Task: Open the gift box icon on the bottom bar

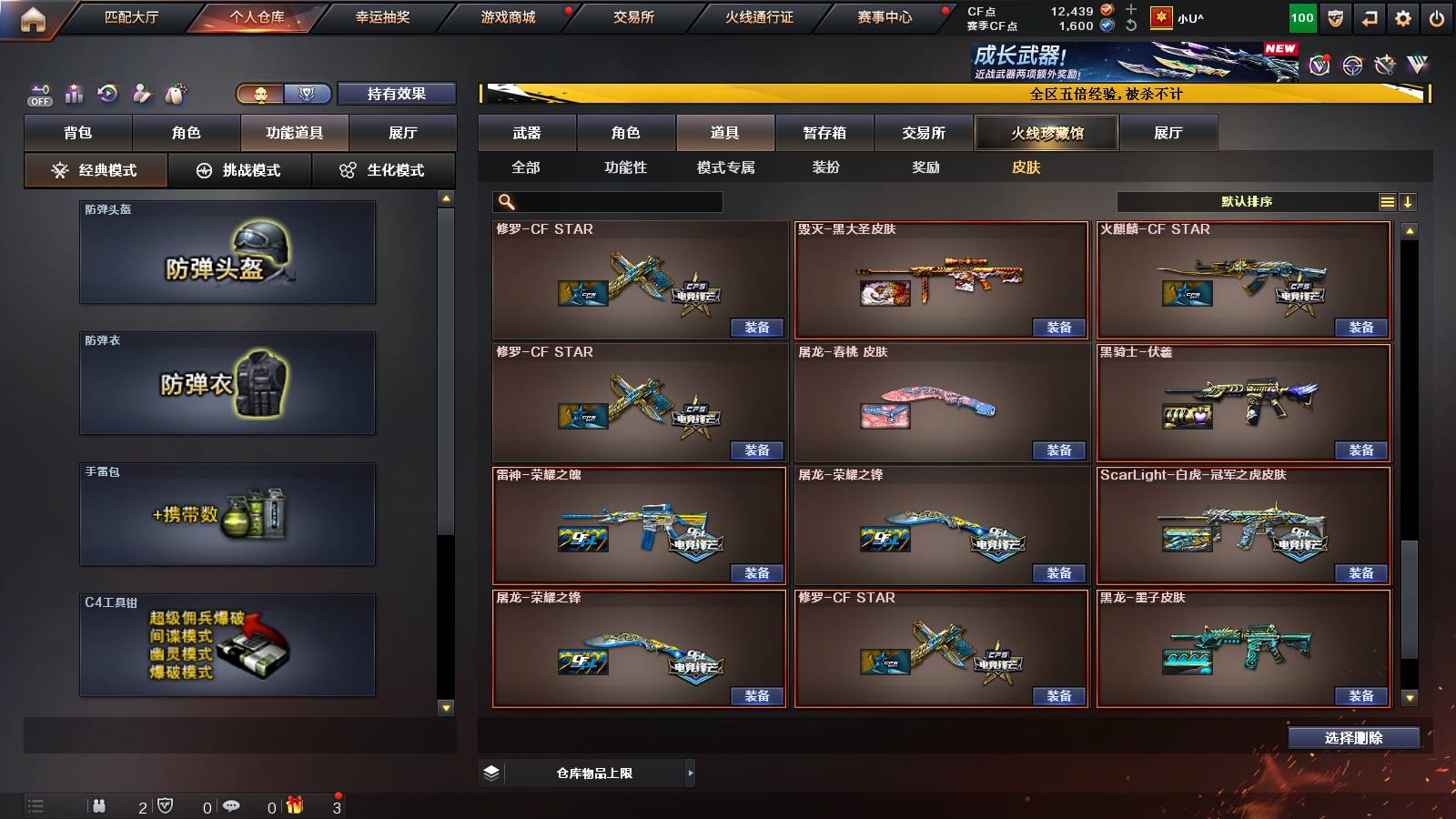Action: [x=293, y=804]
